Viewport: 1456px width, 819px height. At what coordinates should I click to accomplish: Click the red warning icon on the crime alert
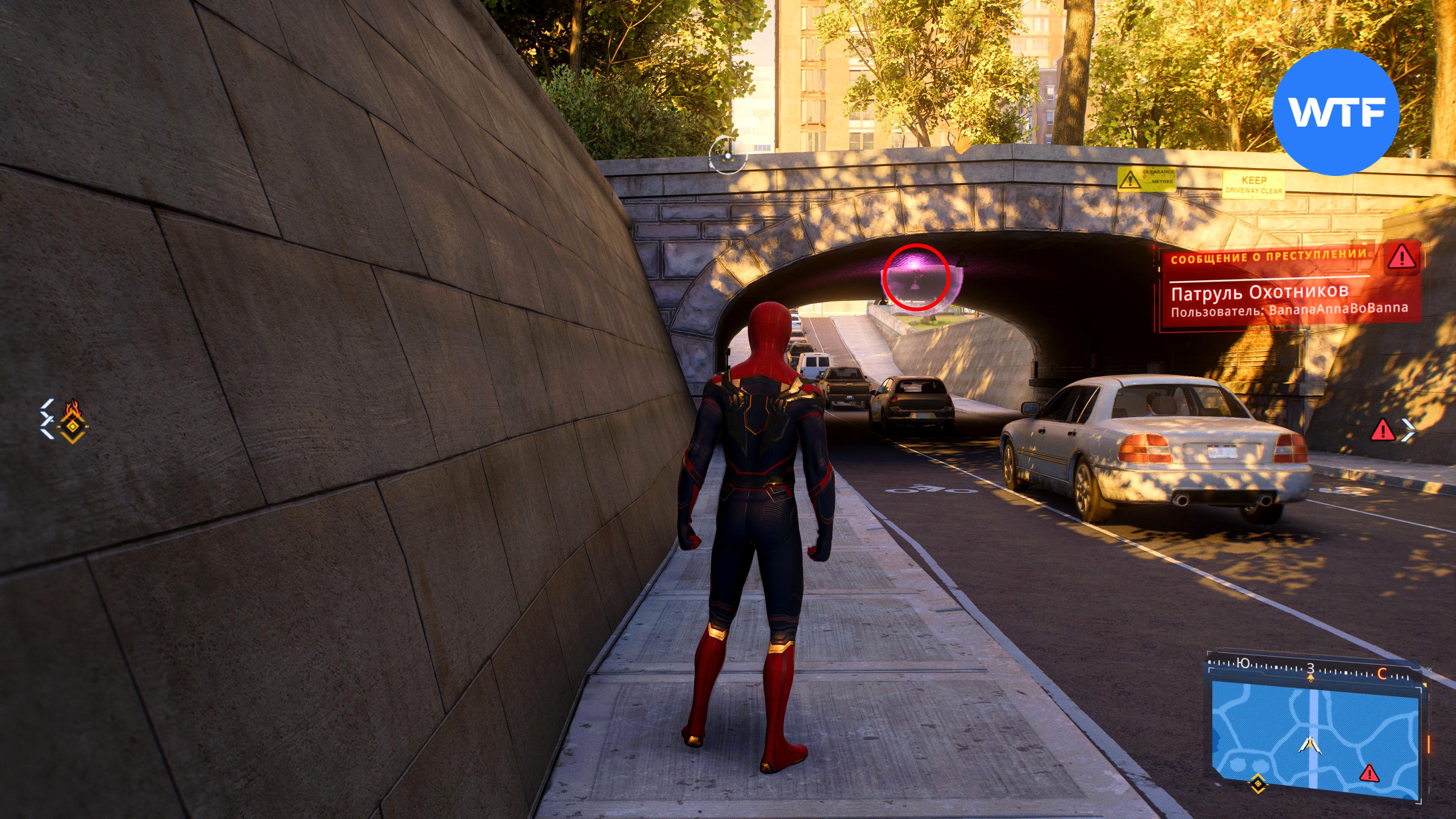point(1402,258)
